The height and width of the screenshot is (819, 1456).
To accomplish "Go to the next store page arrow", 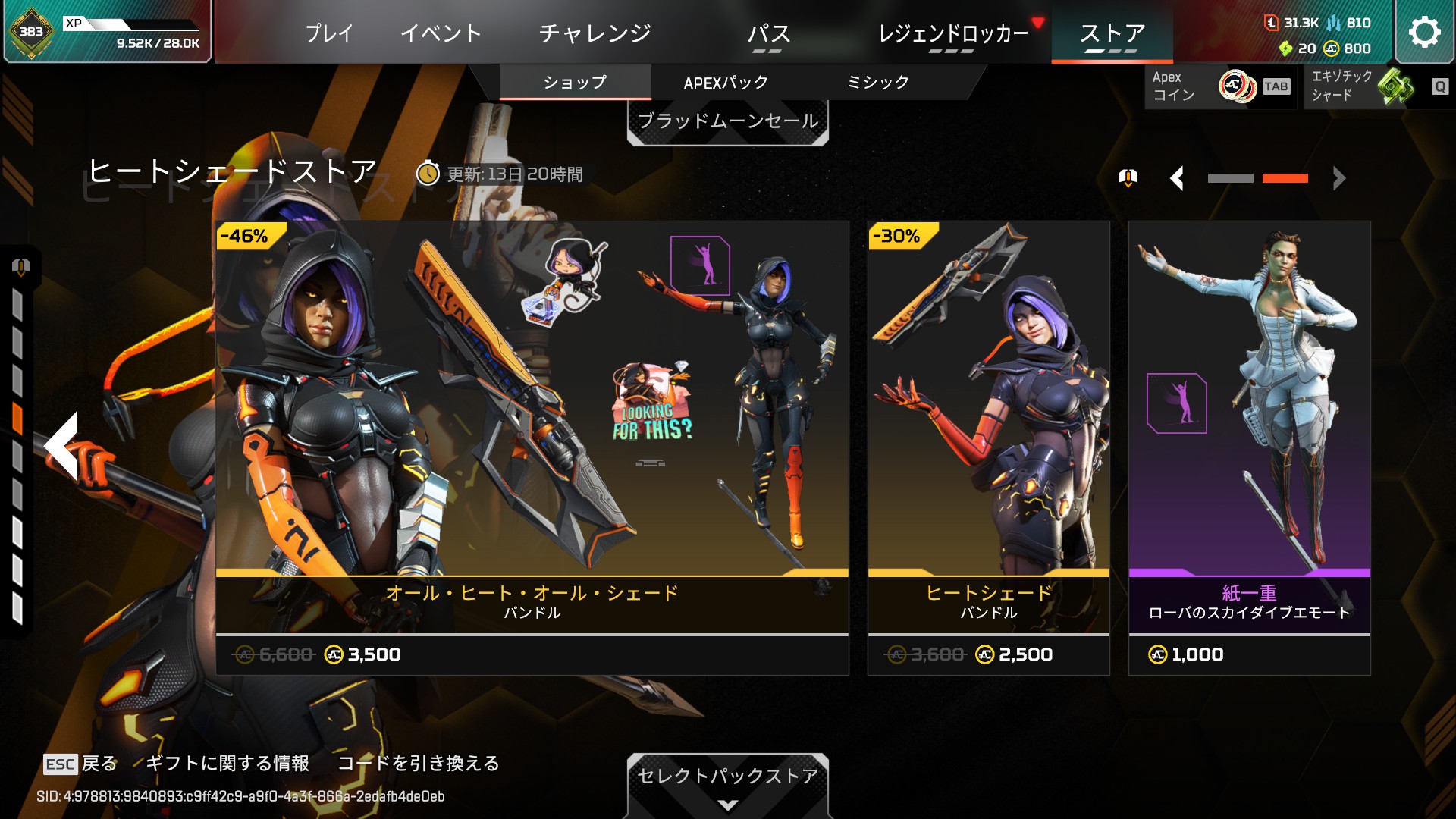I will 1339,178.
